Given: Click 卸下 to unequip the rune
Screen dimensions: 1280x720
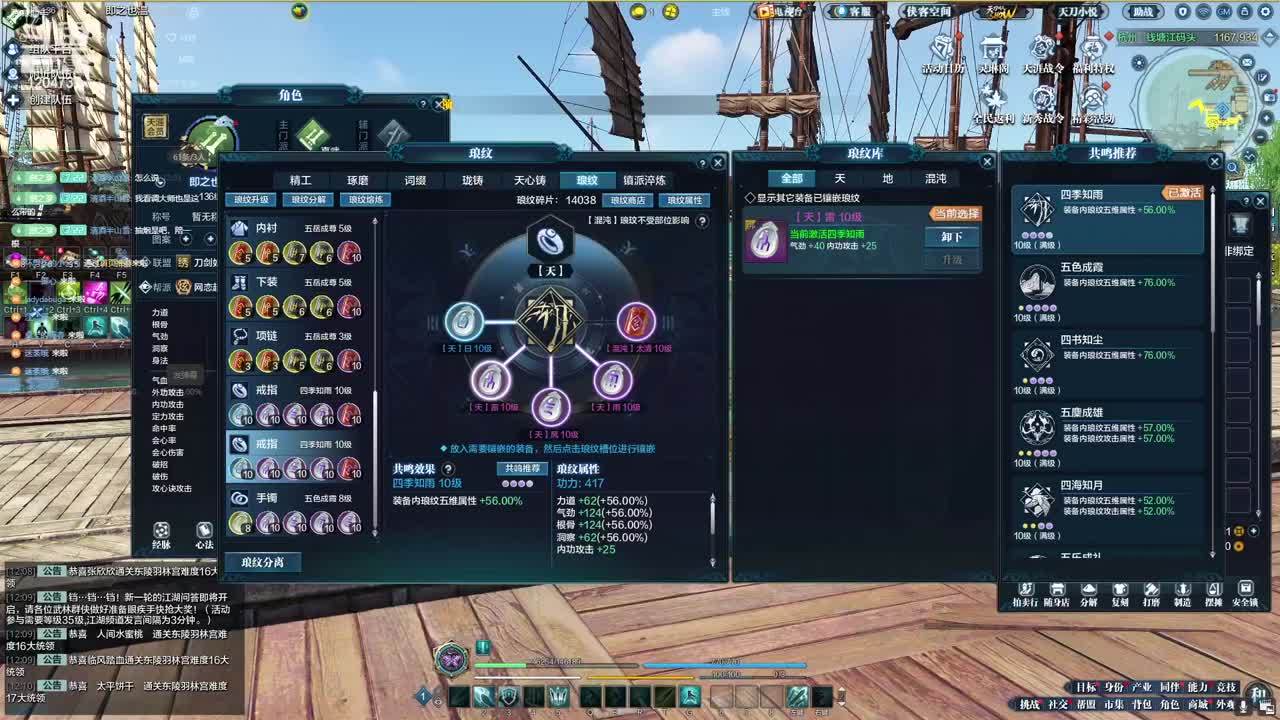Looking at the screenshot, I should pyautogui.click(x=951, y=237).
